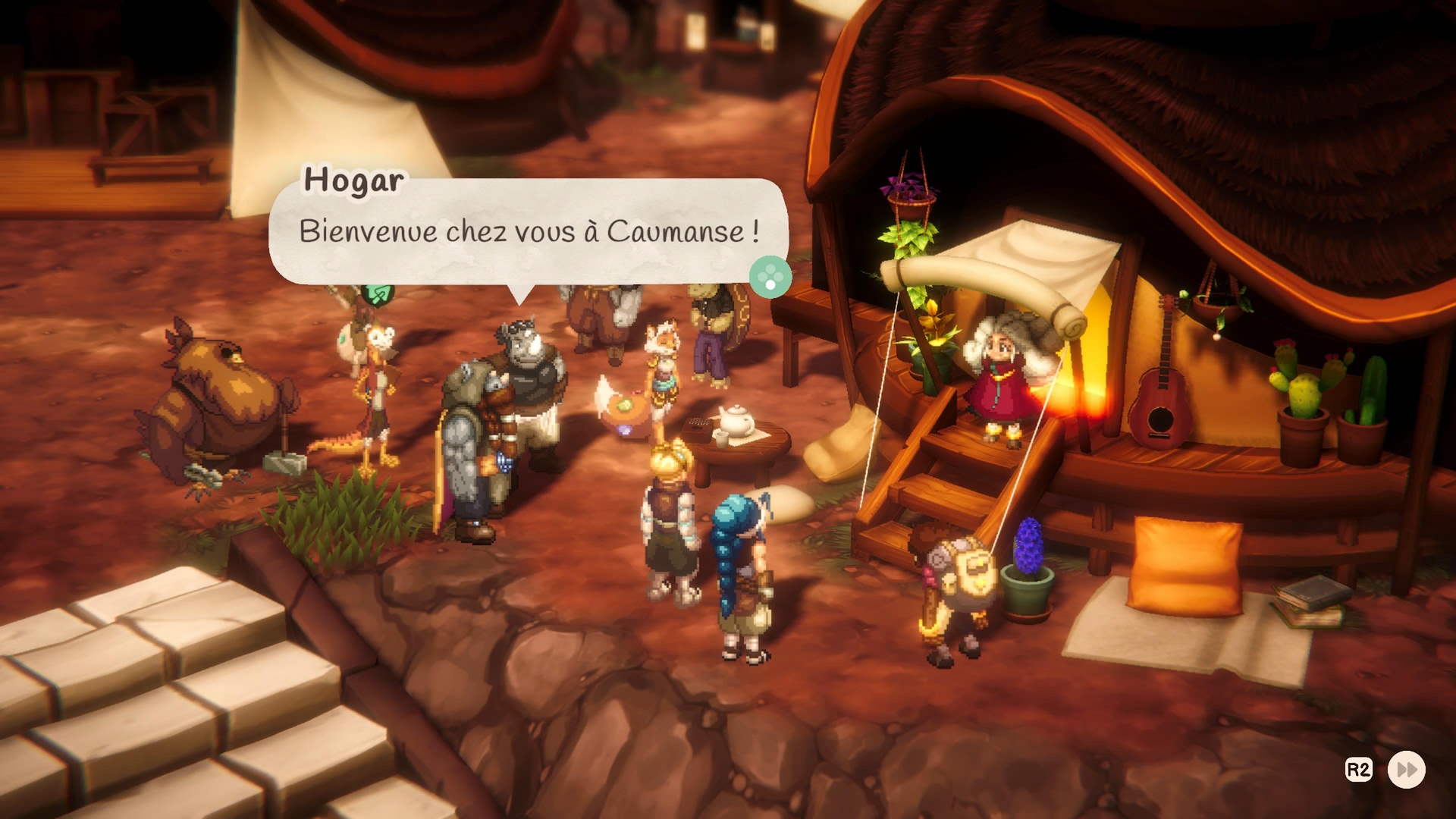The height and width of the screenshot is (819, 1456).
Task: Click the fast-forward dialogue skip icon
Action: click(x=1406, y=770)
